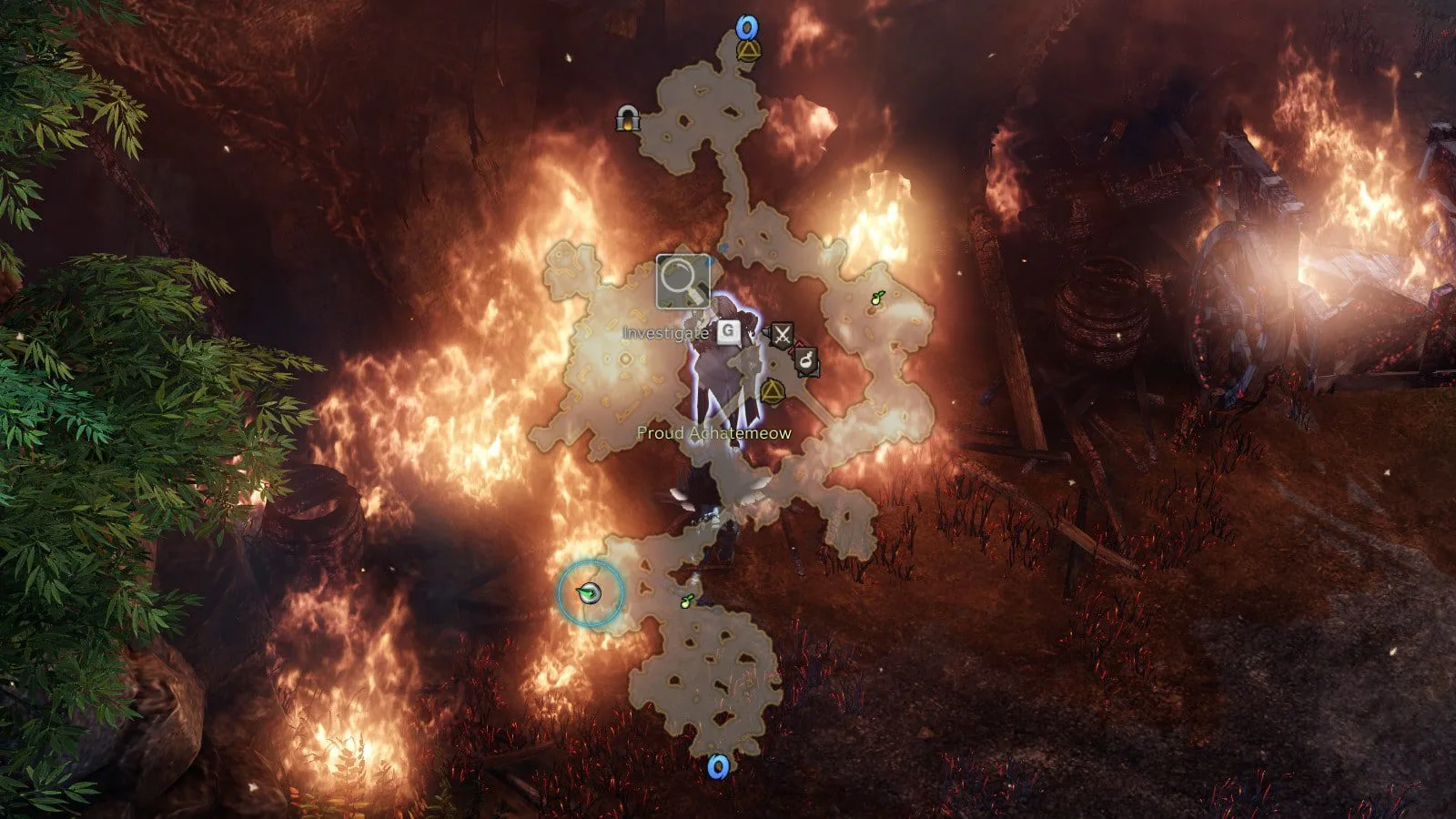Screen dimensions: 1456x819
Task: Select the blue portal marker at map top
Action: (x=748, y=26)
